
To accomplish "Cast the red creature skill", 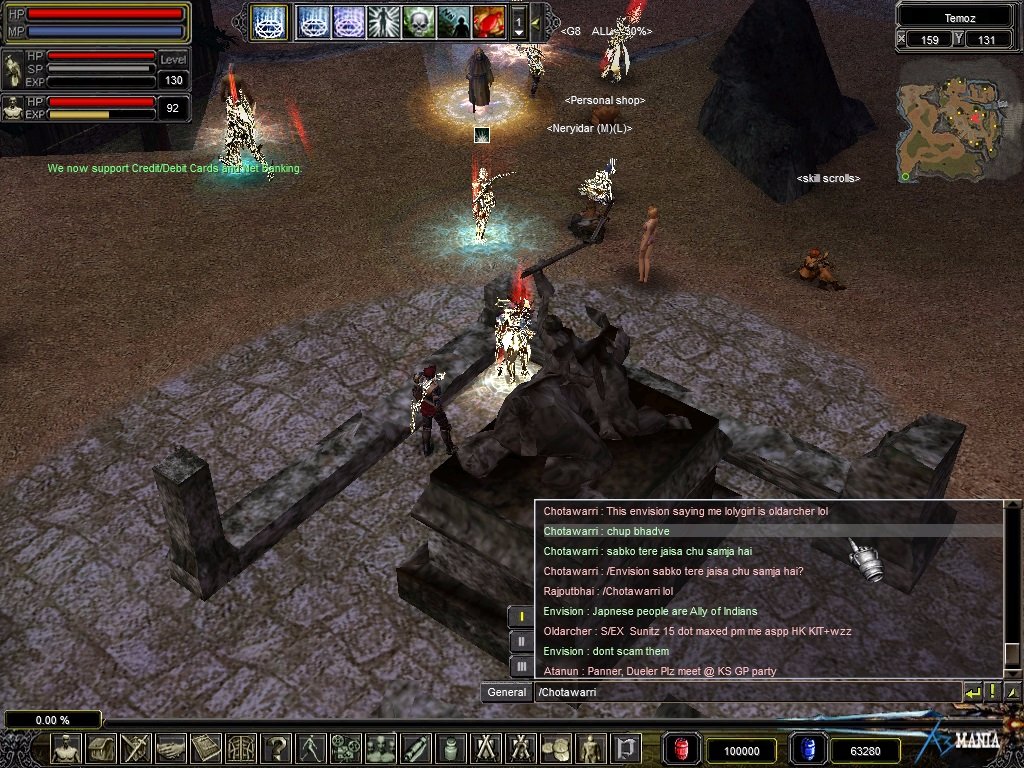I will (x=488, y=21).
